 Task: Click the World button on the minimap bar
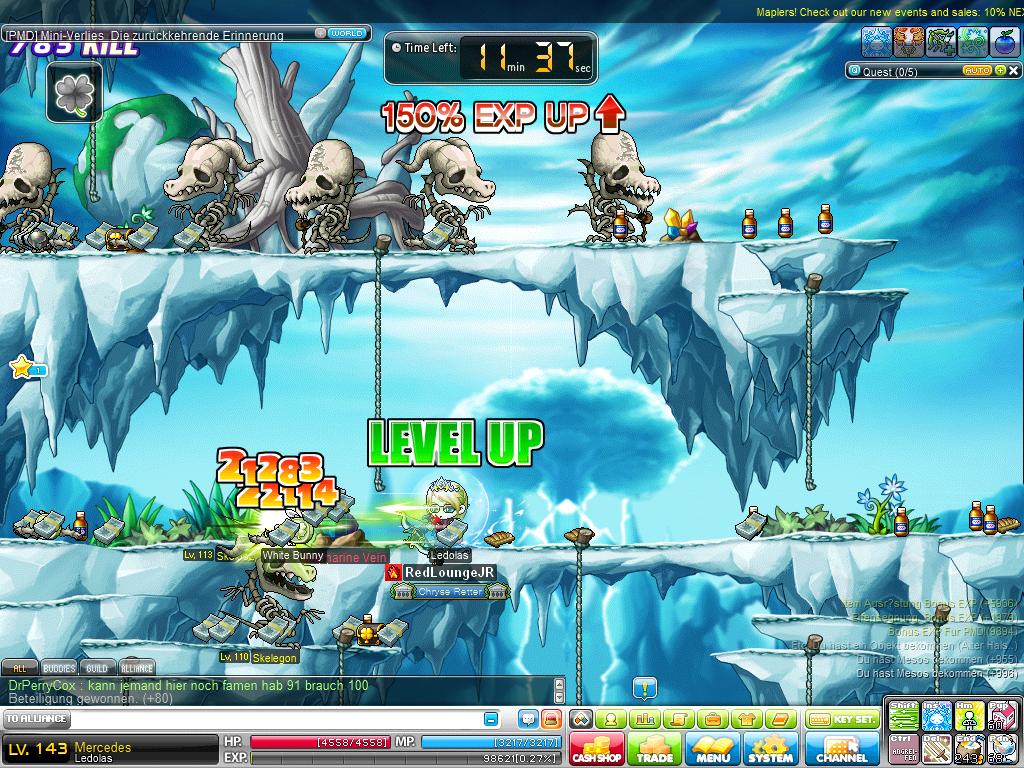[346, 33]
